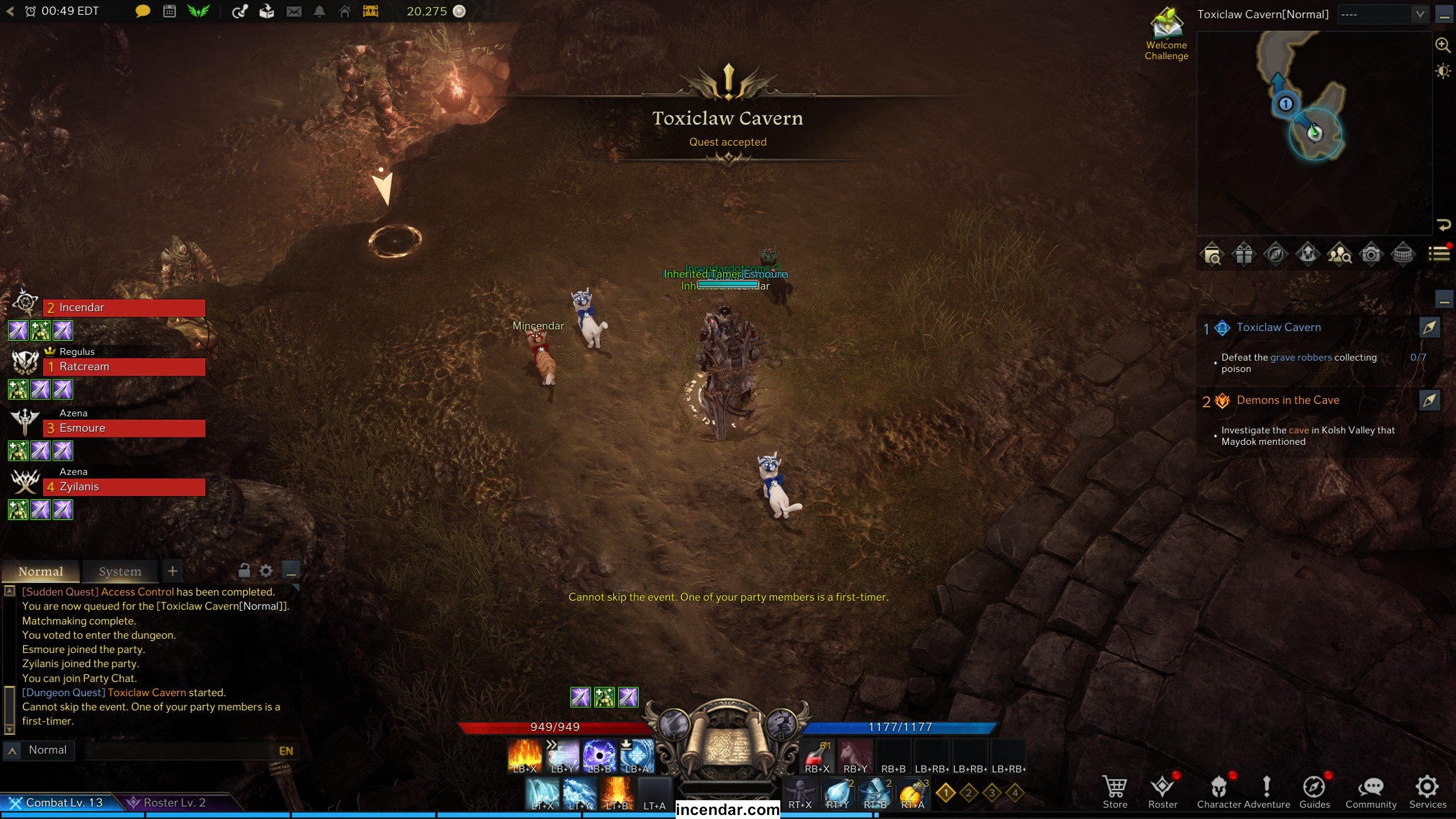Open the Store menu

click(1114, 791)
